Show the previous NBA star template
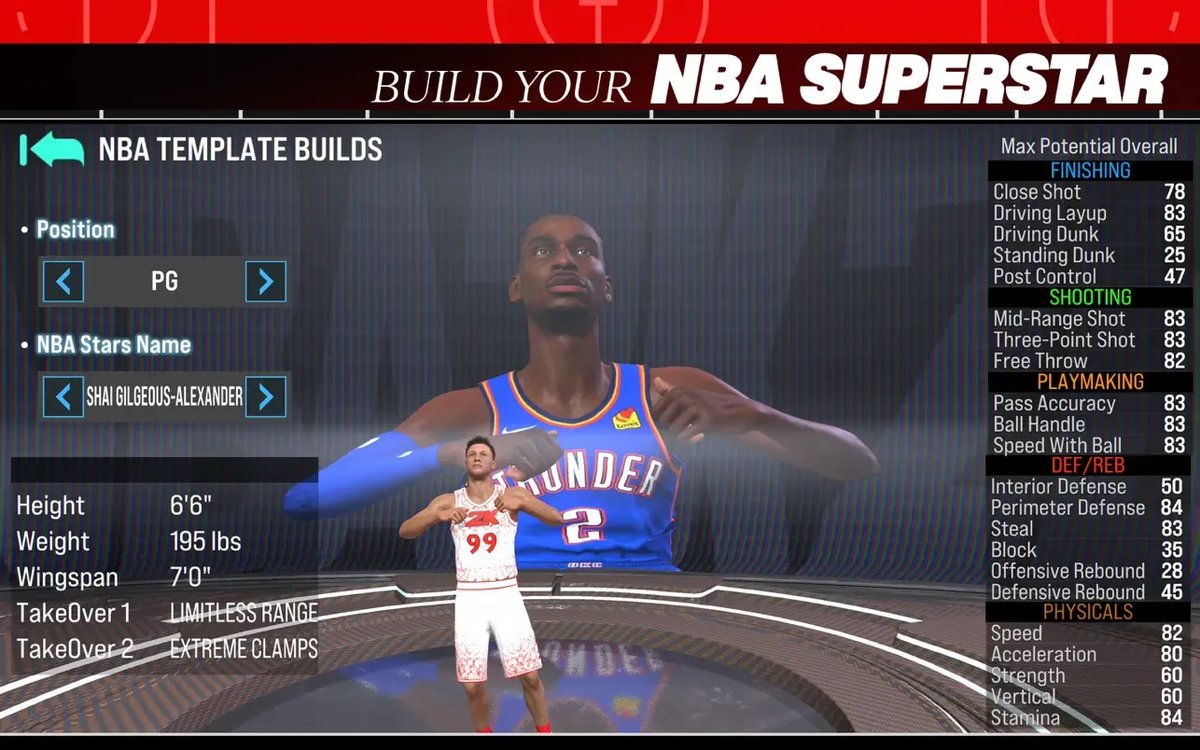The image size is (1200, 750). 63,397
